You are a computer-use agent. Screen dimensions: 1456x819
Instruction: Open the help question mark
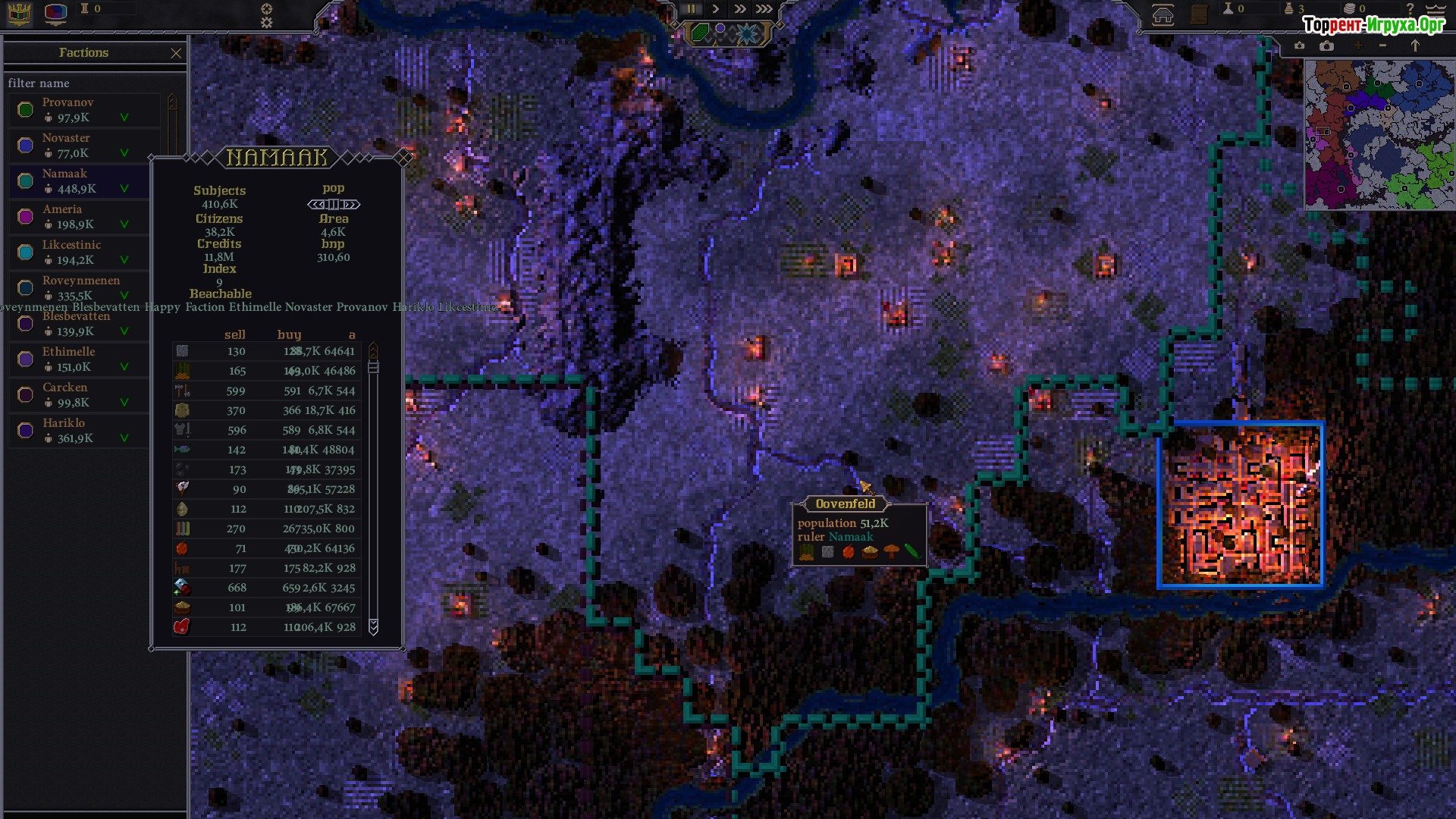coord(1410,8)
